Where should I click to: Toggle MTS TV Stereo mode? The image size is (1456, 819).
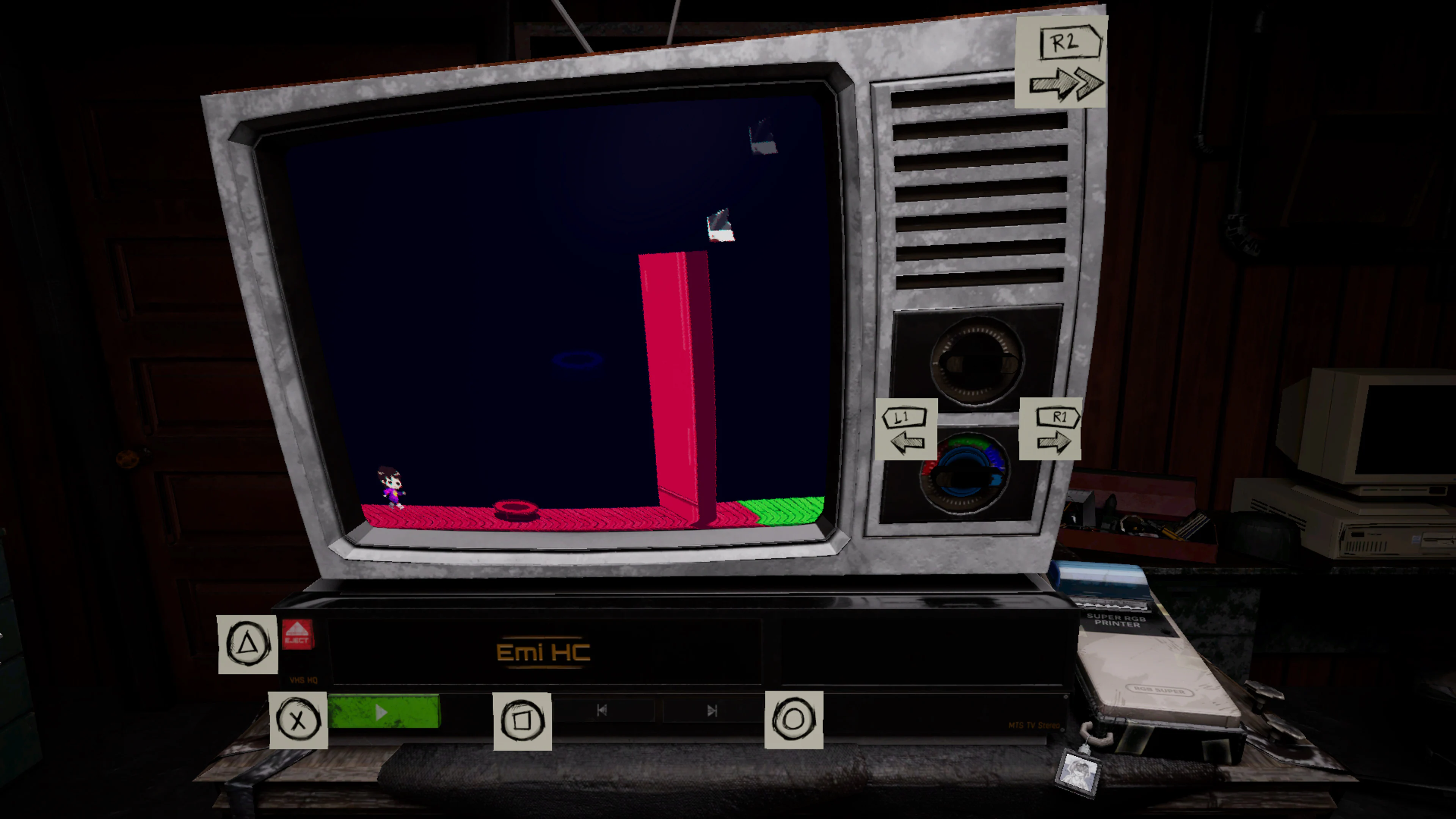(1034, 726)
